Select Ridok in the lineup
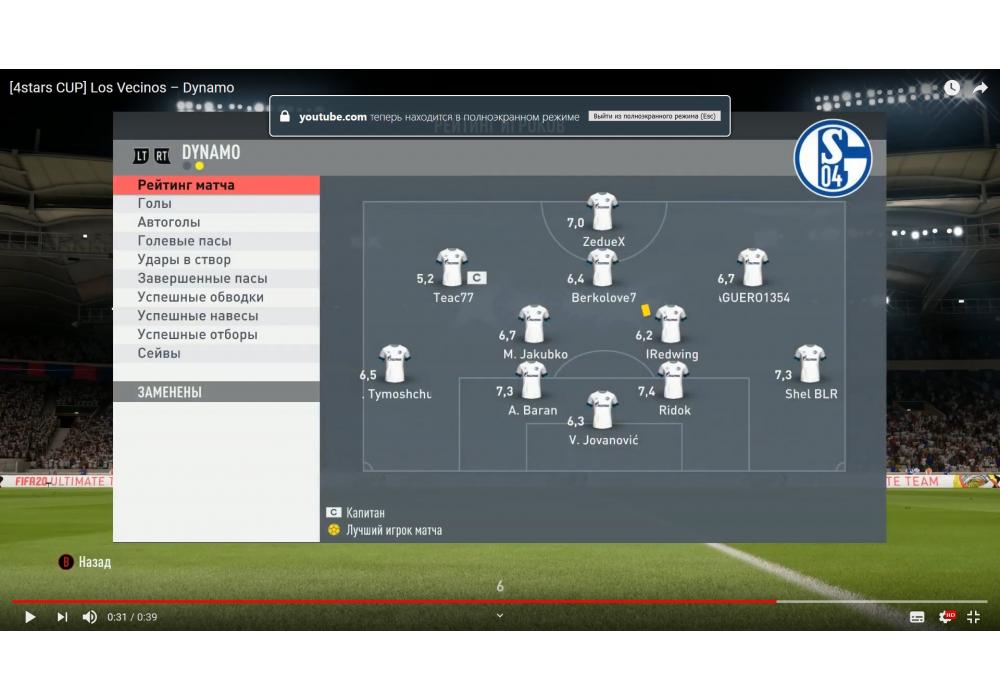 point(674,380)
